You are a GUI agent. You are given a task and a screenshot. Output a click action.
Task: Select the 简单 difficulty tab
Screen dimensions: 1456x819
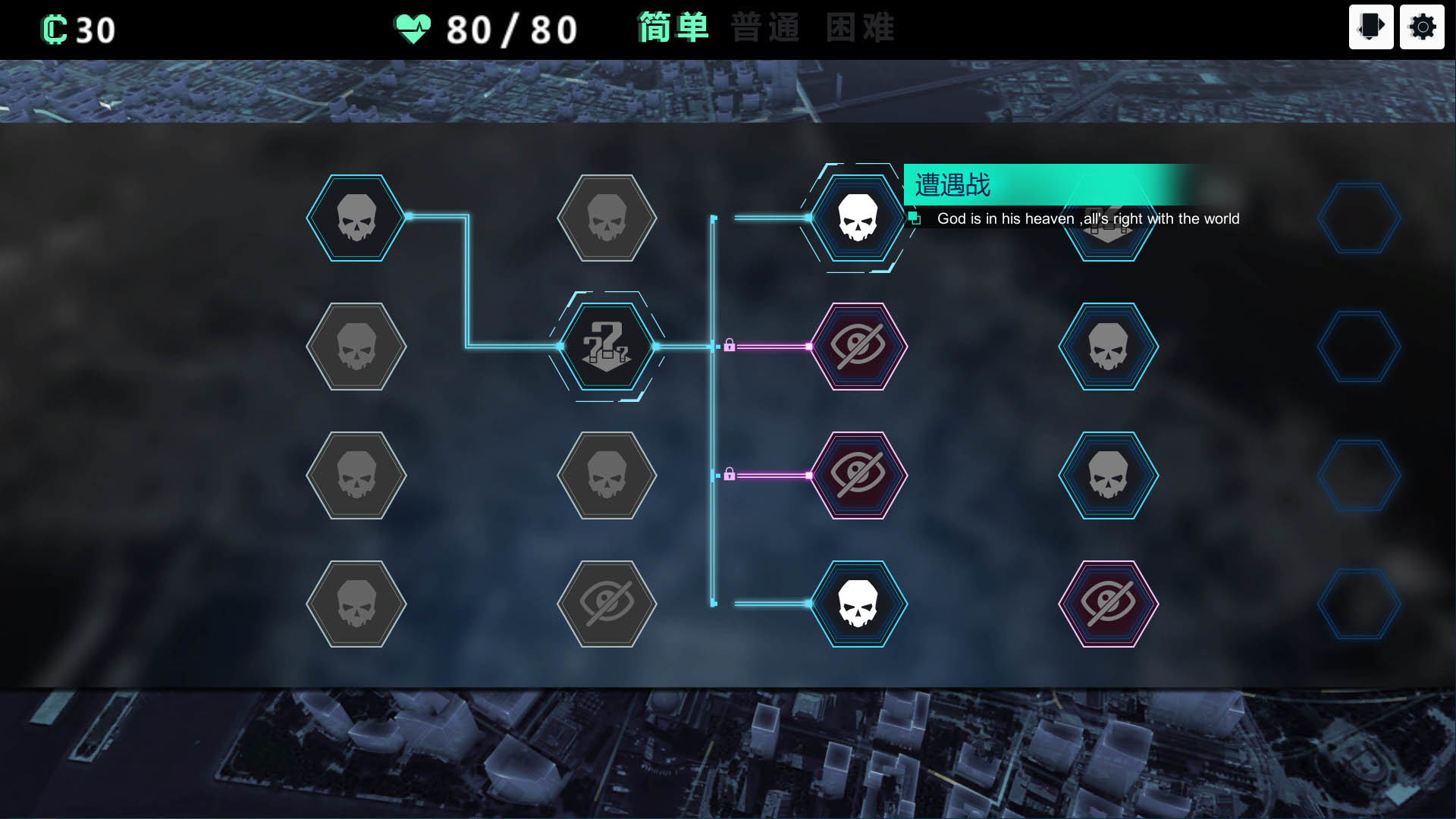[x=670, y=28]
